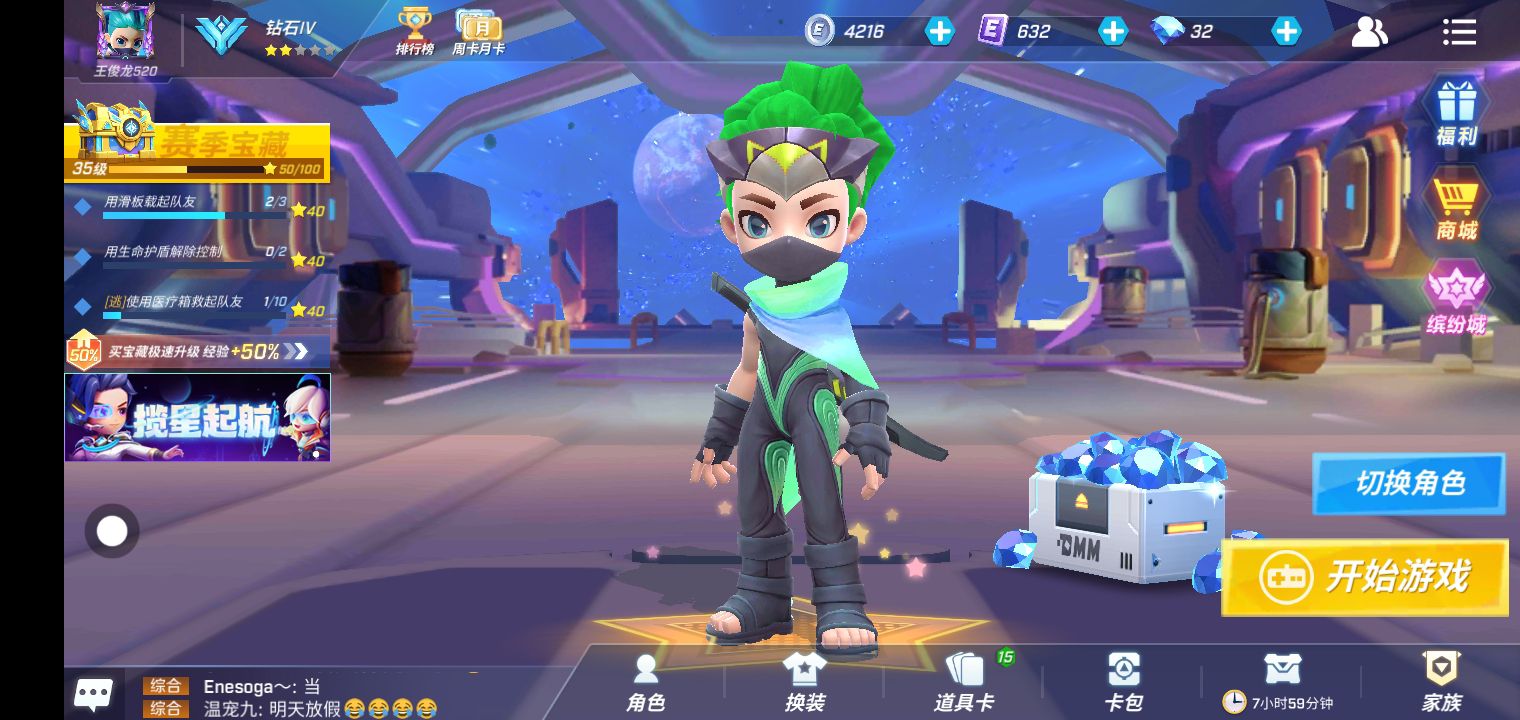Click the 切换角色 switch character button
Image resolution: width=1520 pixels, height=720 pixels.
pos(1408,484)
